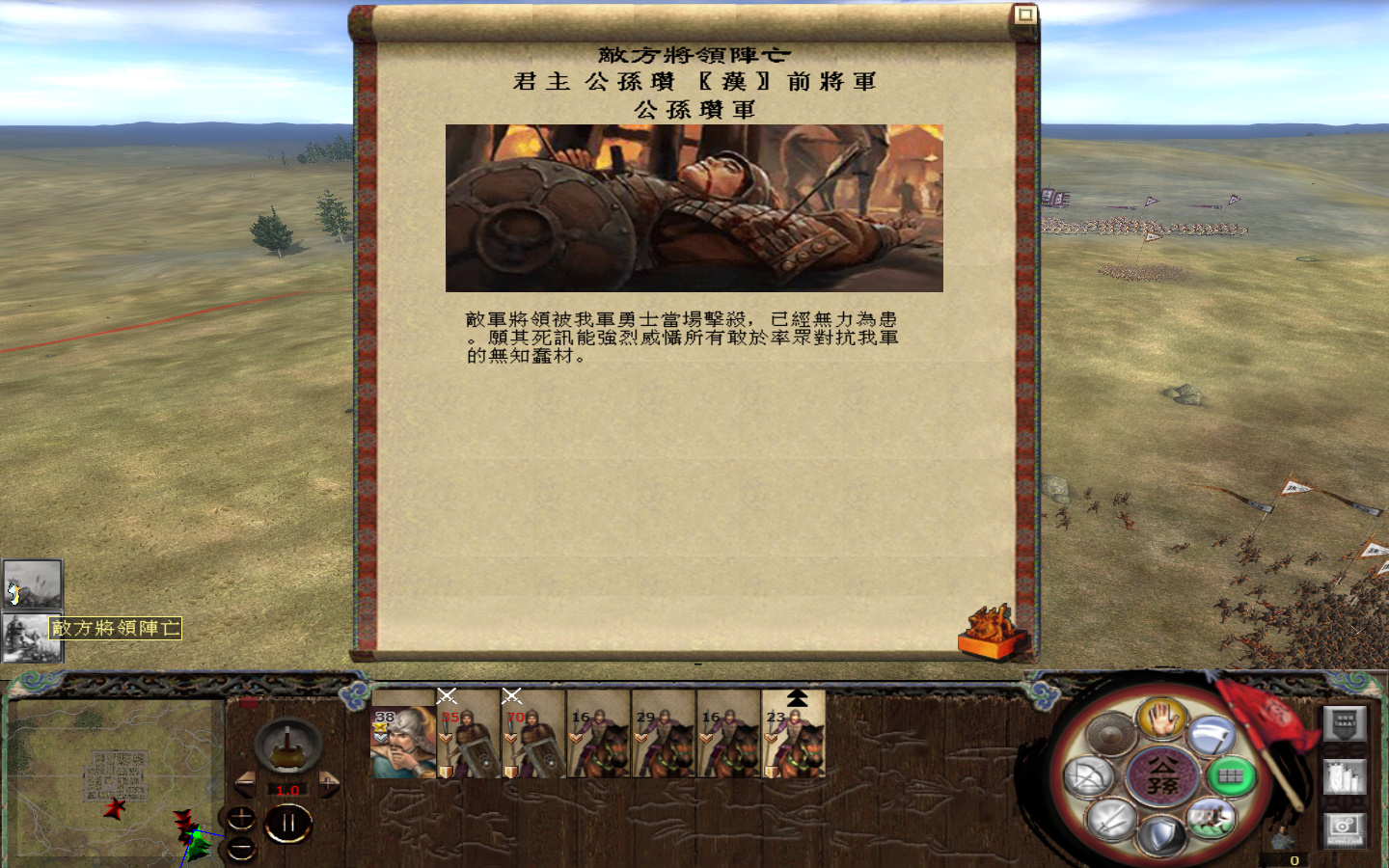
Task: Click the 敵方將領陣亡 event message label
Action: 116,628
